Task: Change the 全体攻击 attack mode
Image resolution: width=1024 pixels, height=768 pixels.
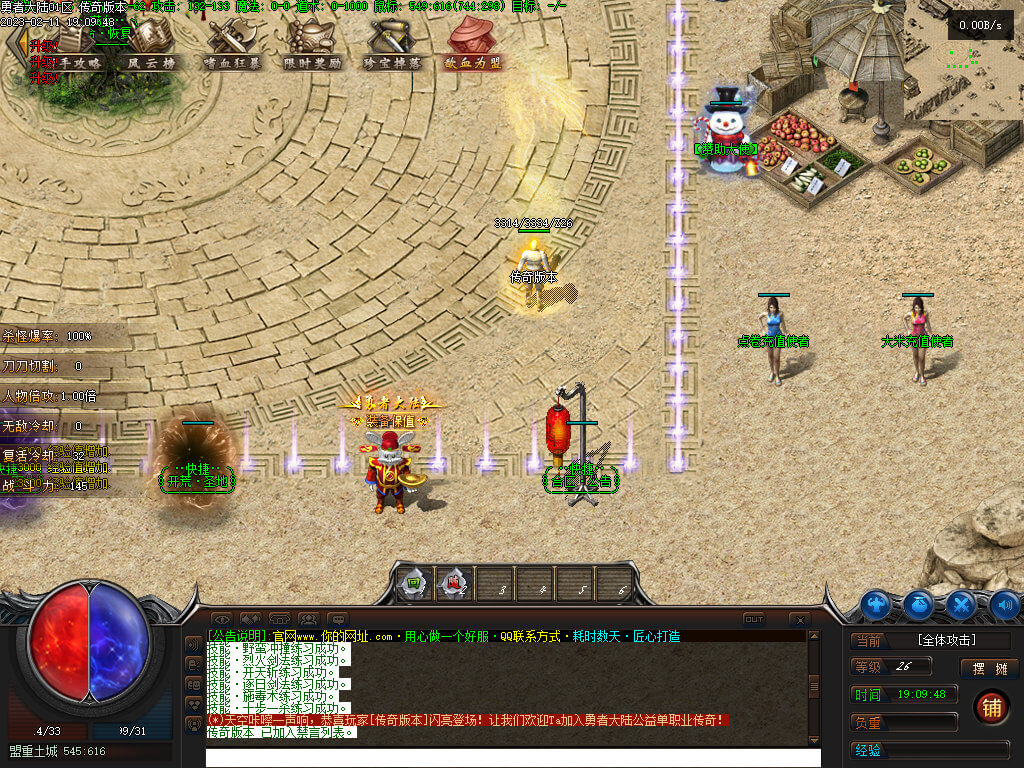Action: (x=946, y=640)
